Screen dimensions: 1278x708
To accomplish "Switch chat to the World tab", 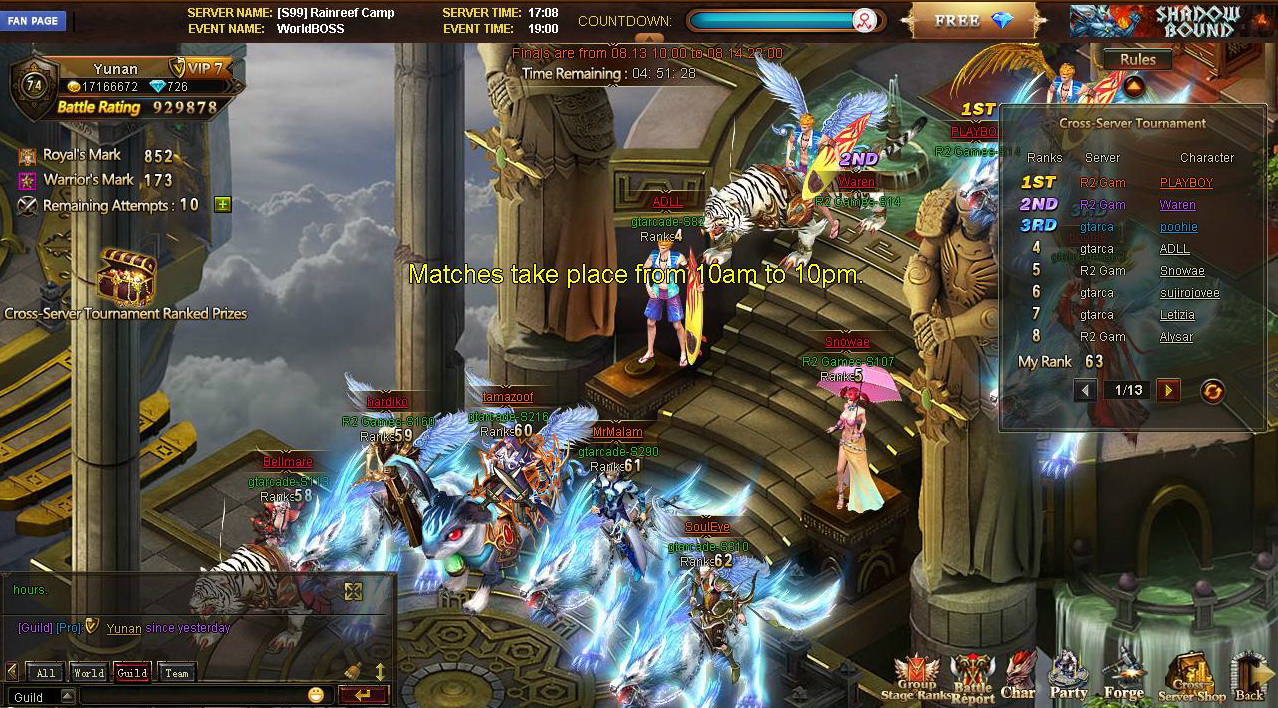I will [88, 673].
